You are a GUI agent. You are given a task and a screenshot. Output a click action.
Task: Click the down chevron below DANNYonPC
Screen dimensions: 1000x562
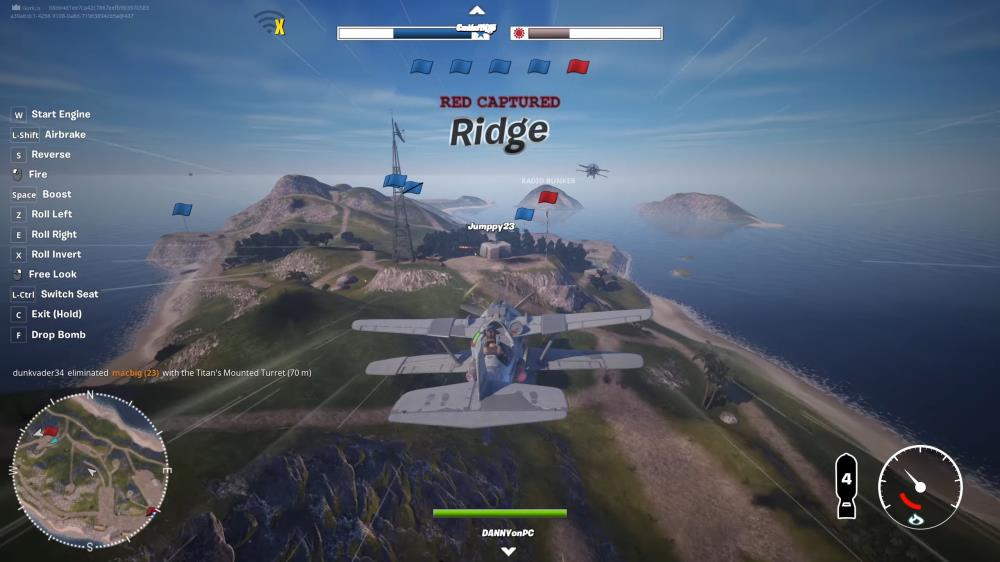508,551
